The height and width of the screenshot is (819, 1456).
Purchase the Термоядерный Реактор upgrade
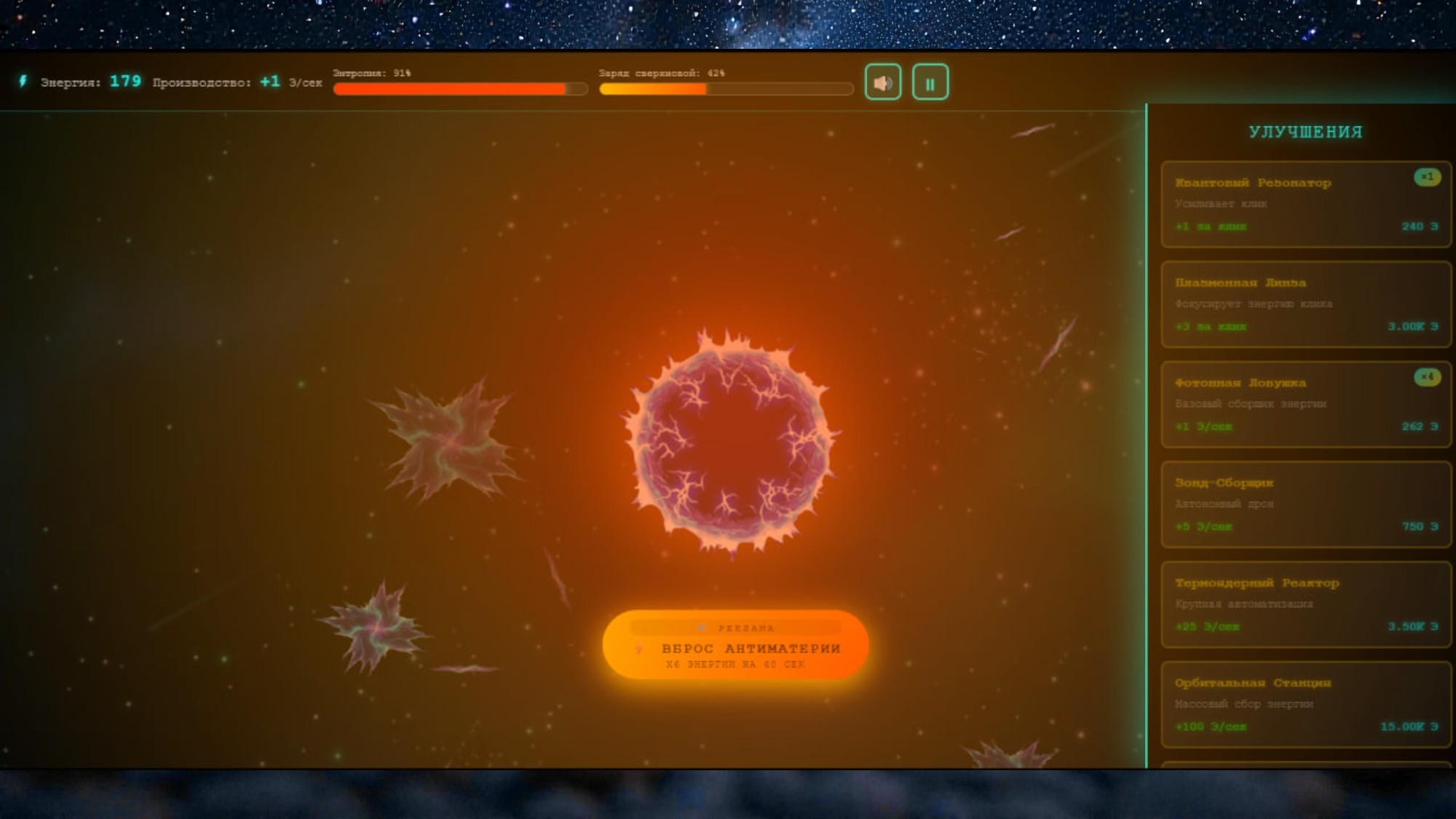pos(1305,604)
